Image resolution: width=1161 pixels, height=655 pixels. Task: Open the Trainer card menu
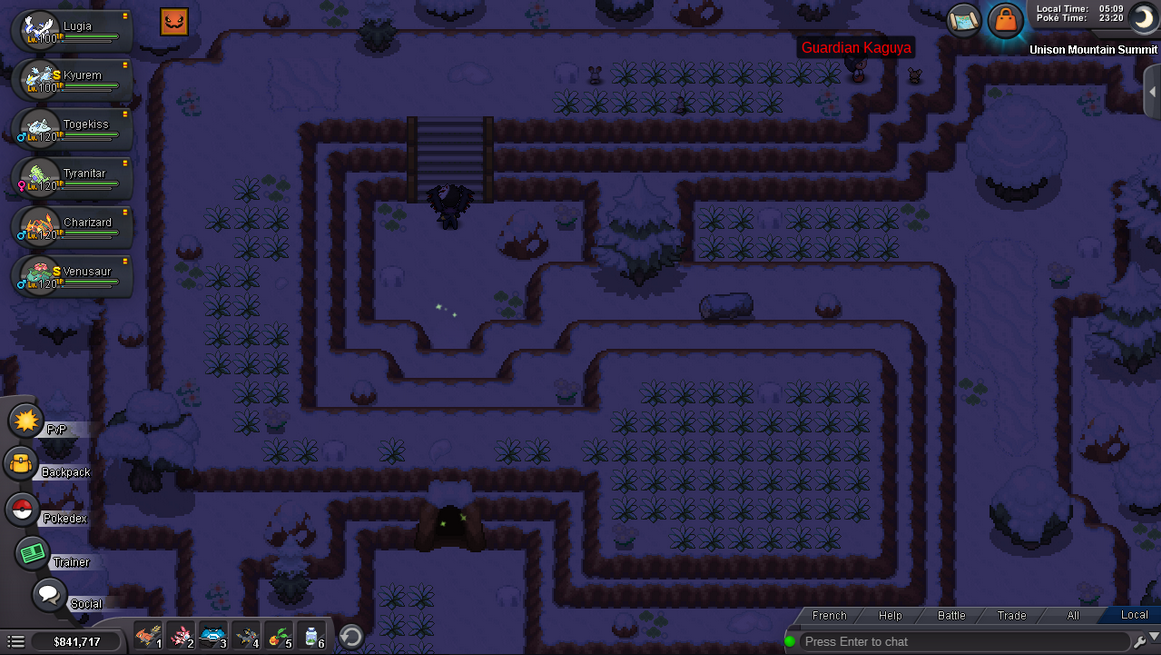33,553
